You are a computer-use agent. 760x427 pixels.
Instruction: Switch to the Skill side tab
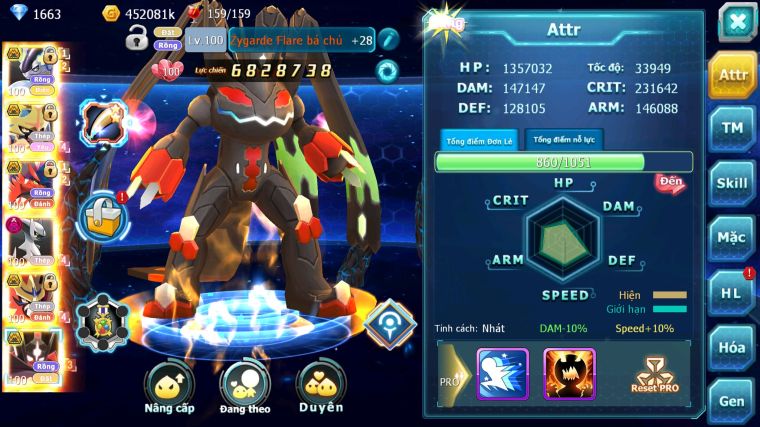point(733,183)
